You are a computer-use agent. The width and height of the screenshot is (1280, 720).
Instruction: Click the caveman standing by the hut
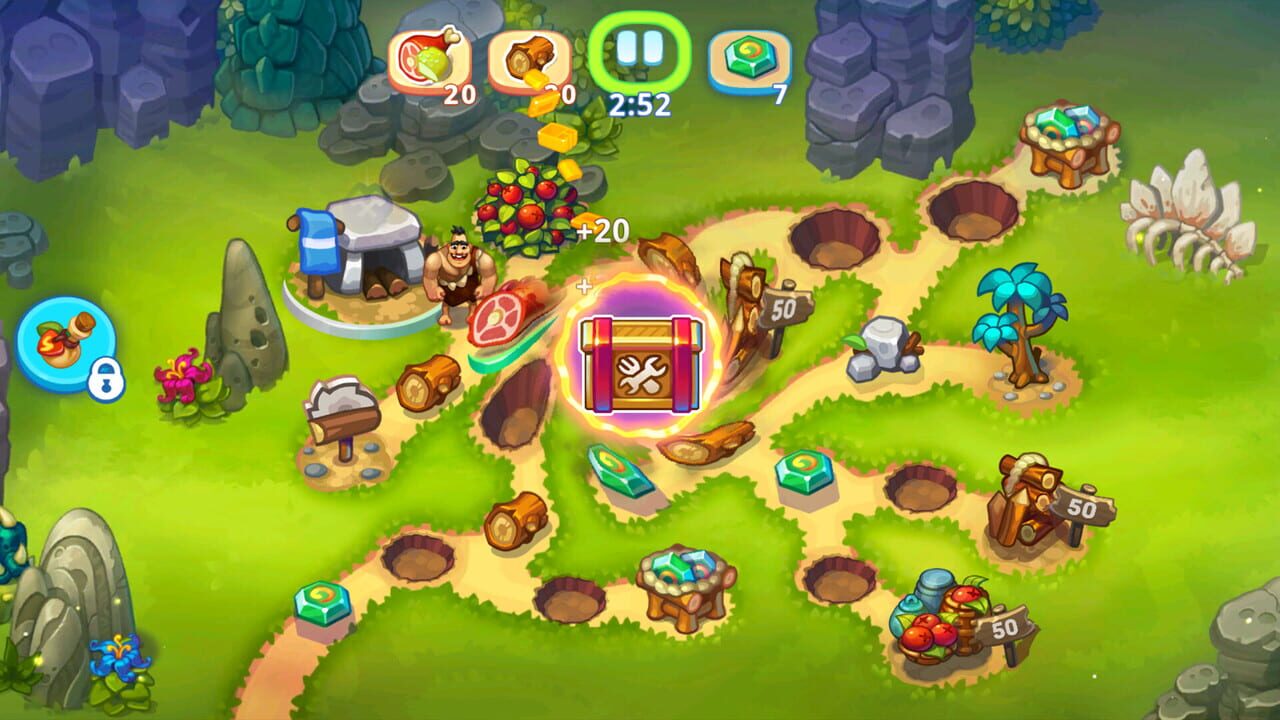point(452,270)
